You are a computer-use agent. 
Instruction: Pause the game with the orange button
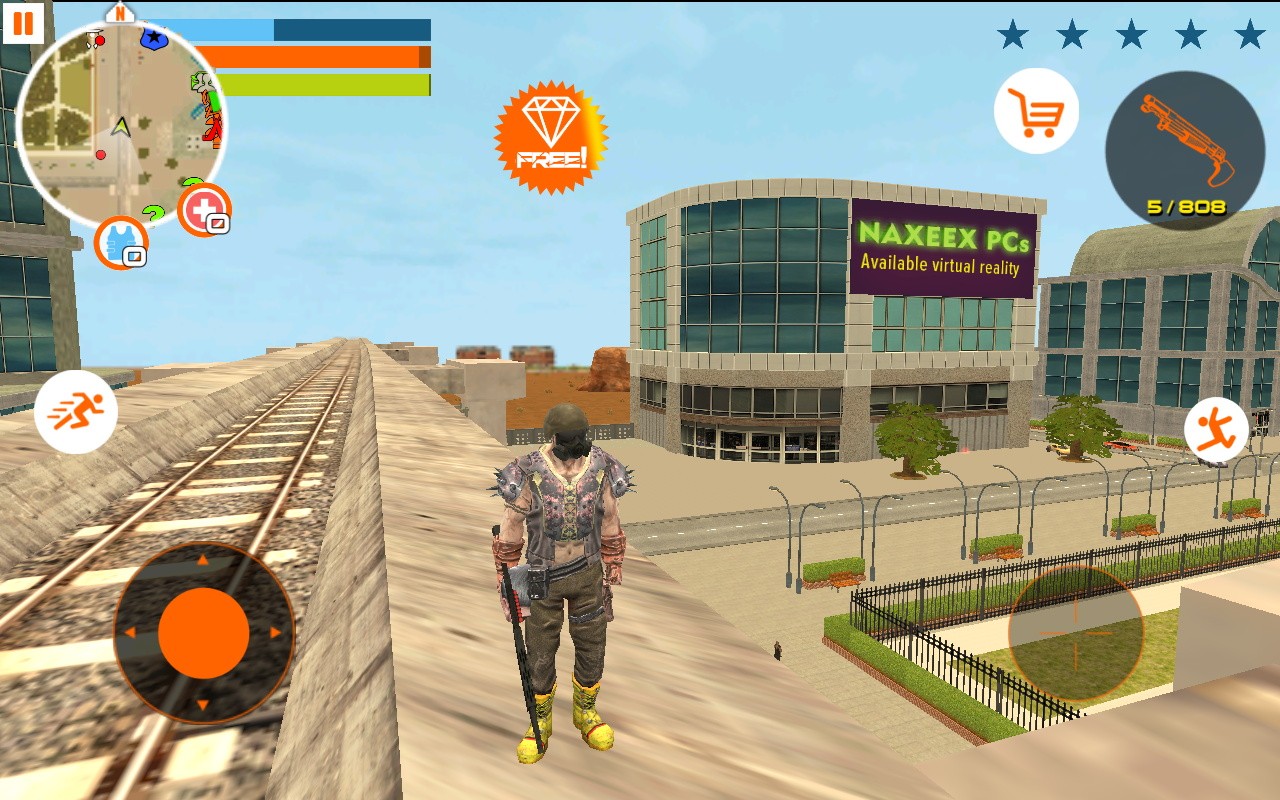point(23,22)
